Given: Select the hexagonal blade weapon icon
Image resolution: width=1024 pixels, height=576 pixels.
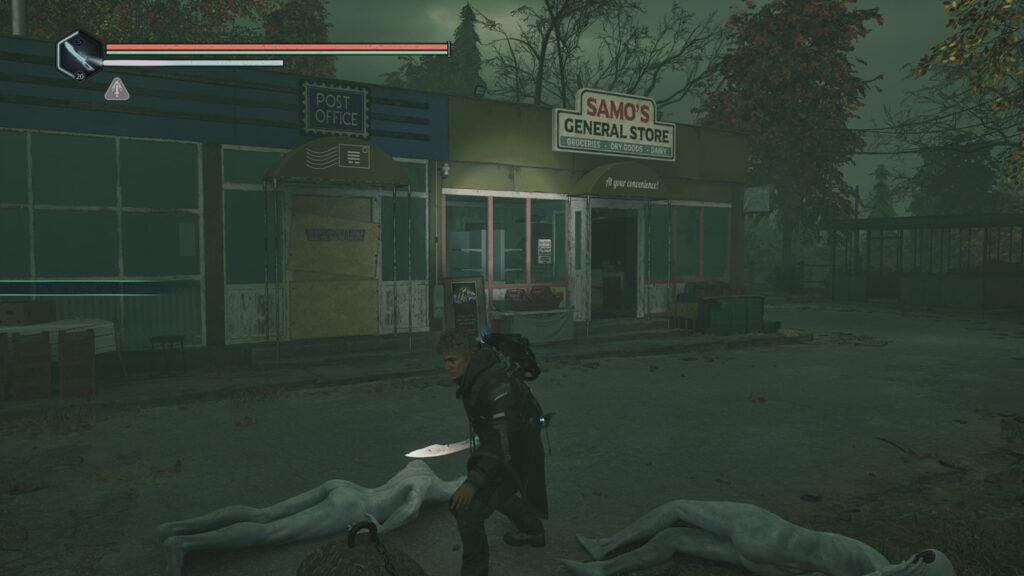Looking at the screenshot, I should (79, 54).
